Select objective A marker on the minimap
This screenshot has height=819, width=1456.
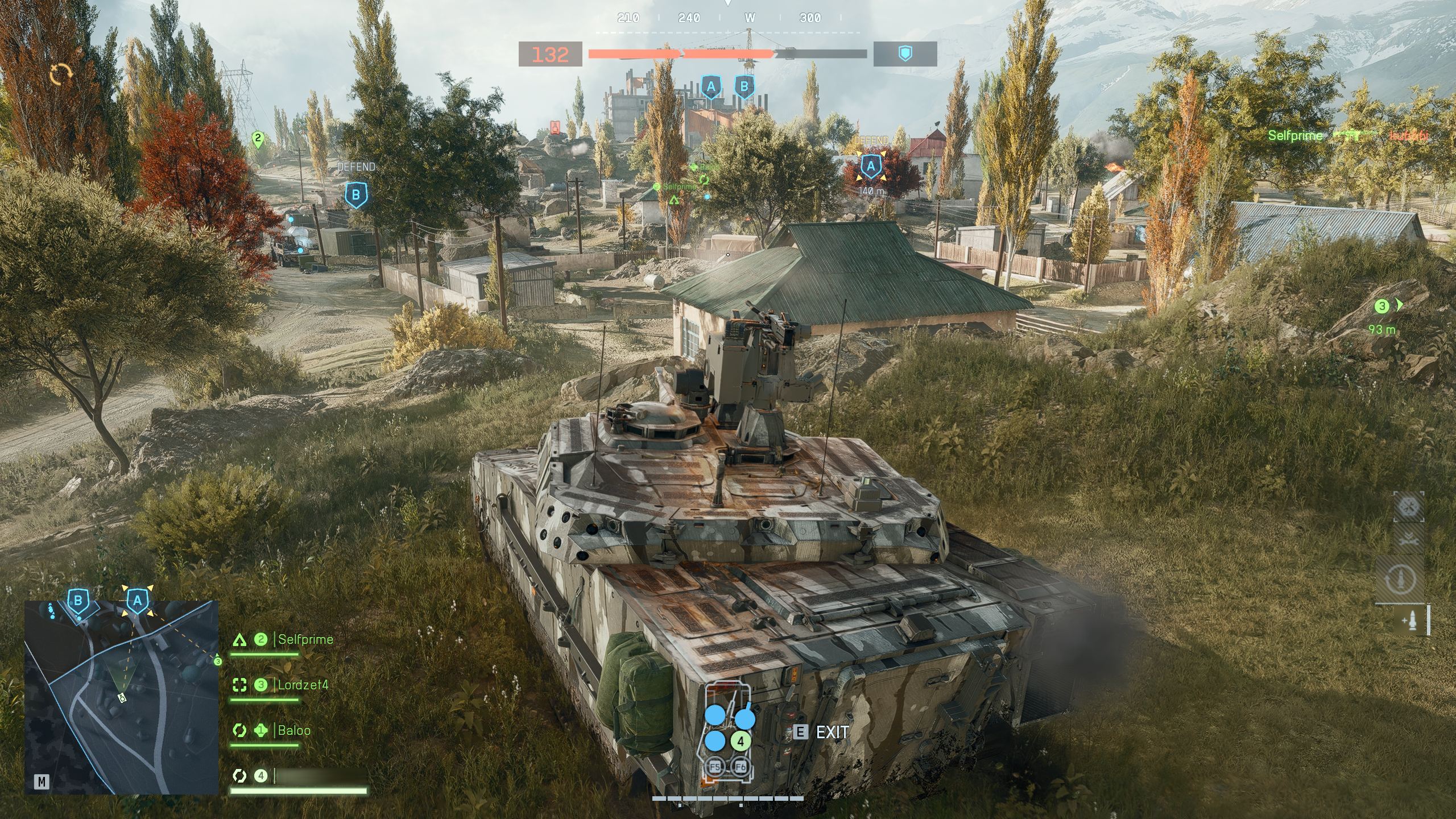tap(137, 601)
